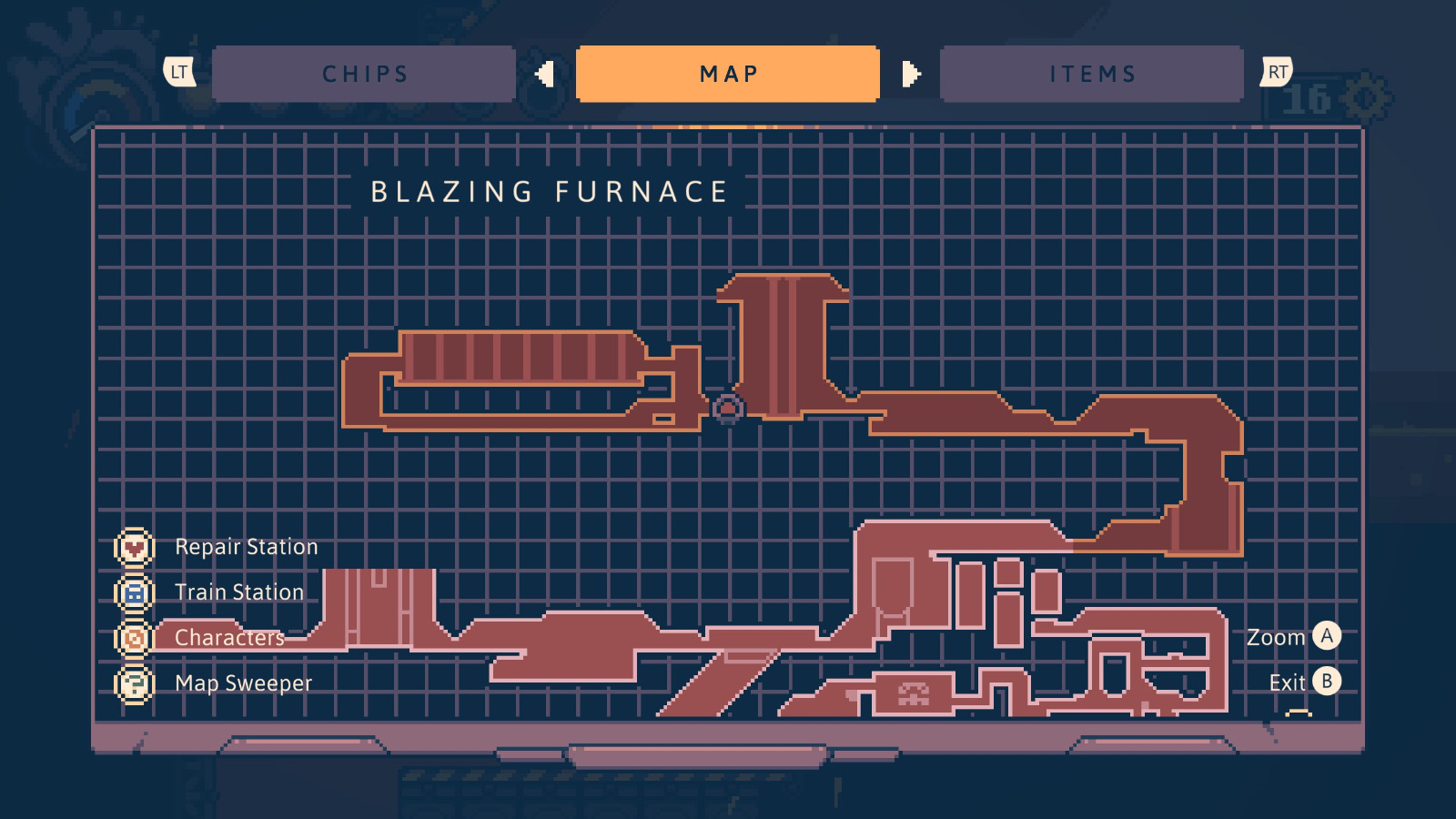Click the left arrow toward the CHIPS tab
1456x819 pixels.
(x=545, y=73)
